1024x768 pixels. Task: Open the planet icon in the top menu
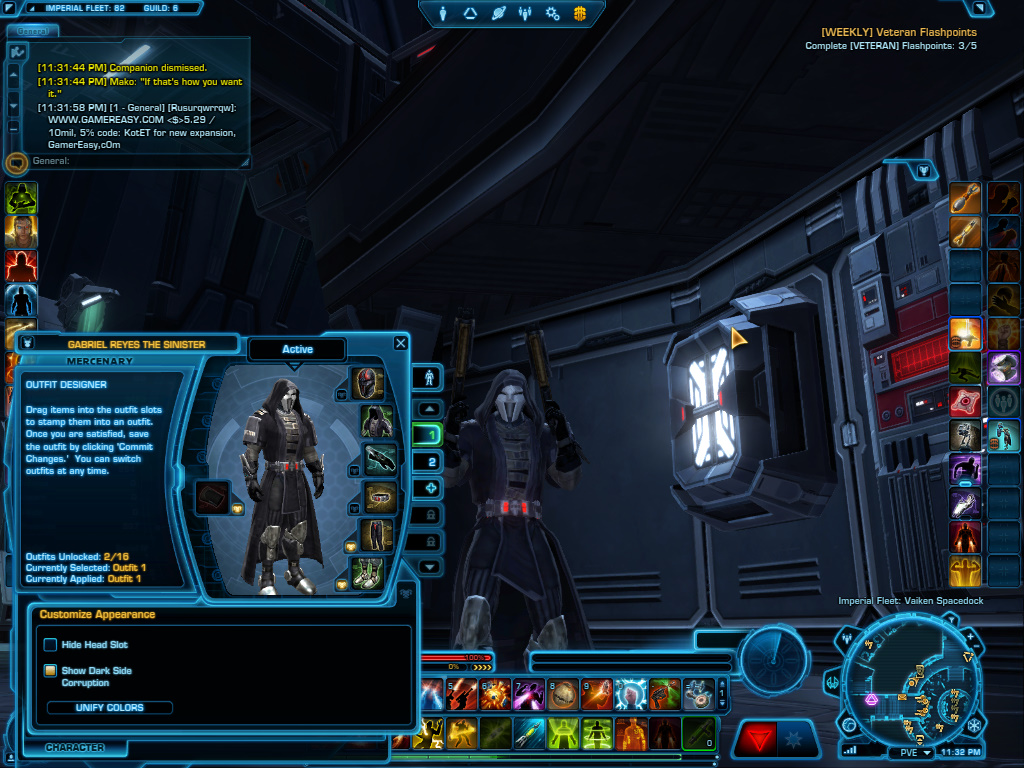pyautogui.click(x=498, y=14)
